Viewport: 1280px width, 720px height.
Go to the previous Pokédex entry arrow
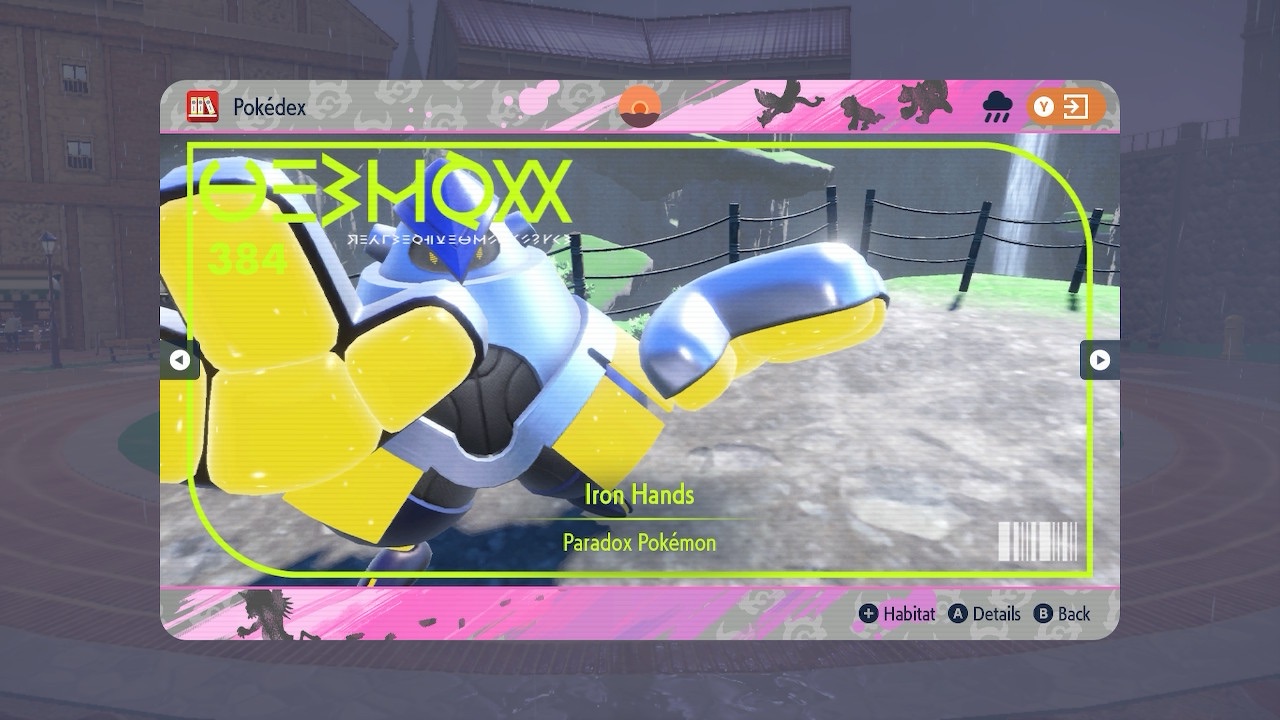[x=179, y=360]
